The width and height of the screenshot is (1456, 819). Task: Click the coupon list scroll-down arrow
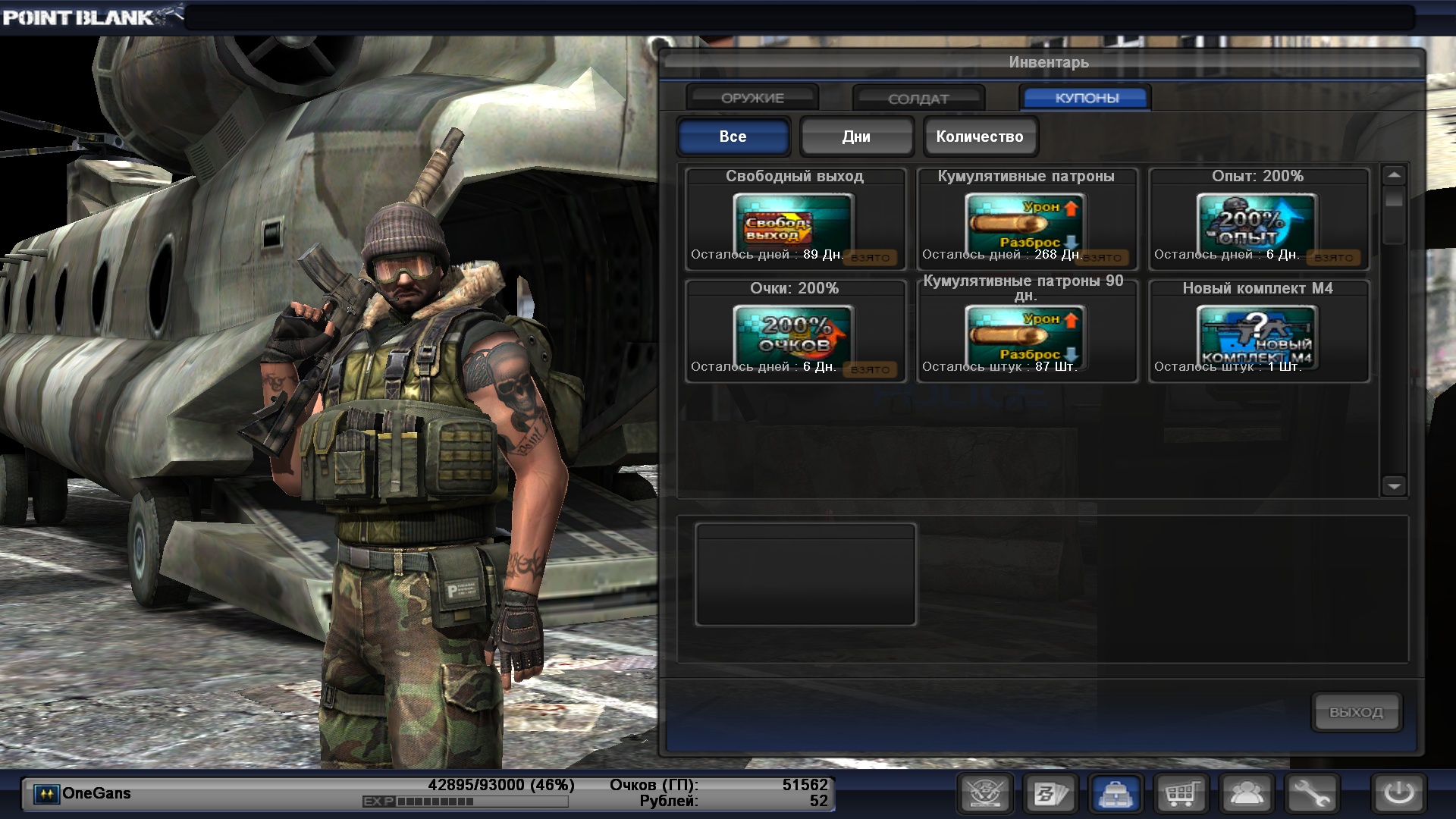(1394, 486)
